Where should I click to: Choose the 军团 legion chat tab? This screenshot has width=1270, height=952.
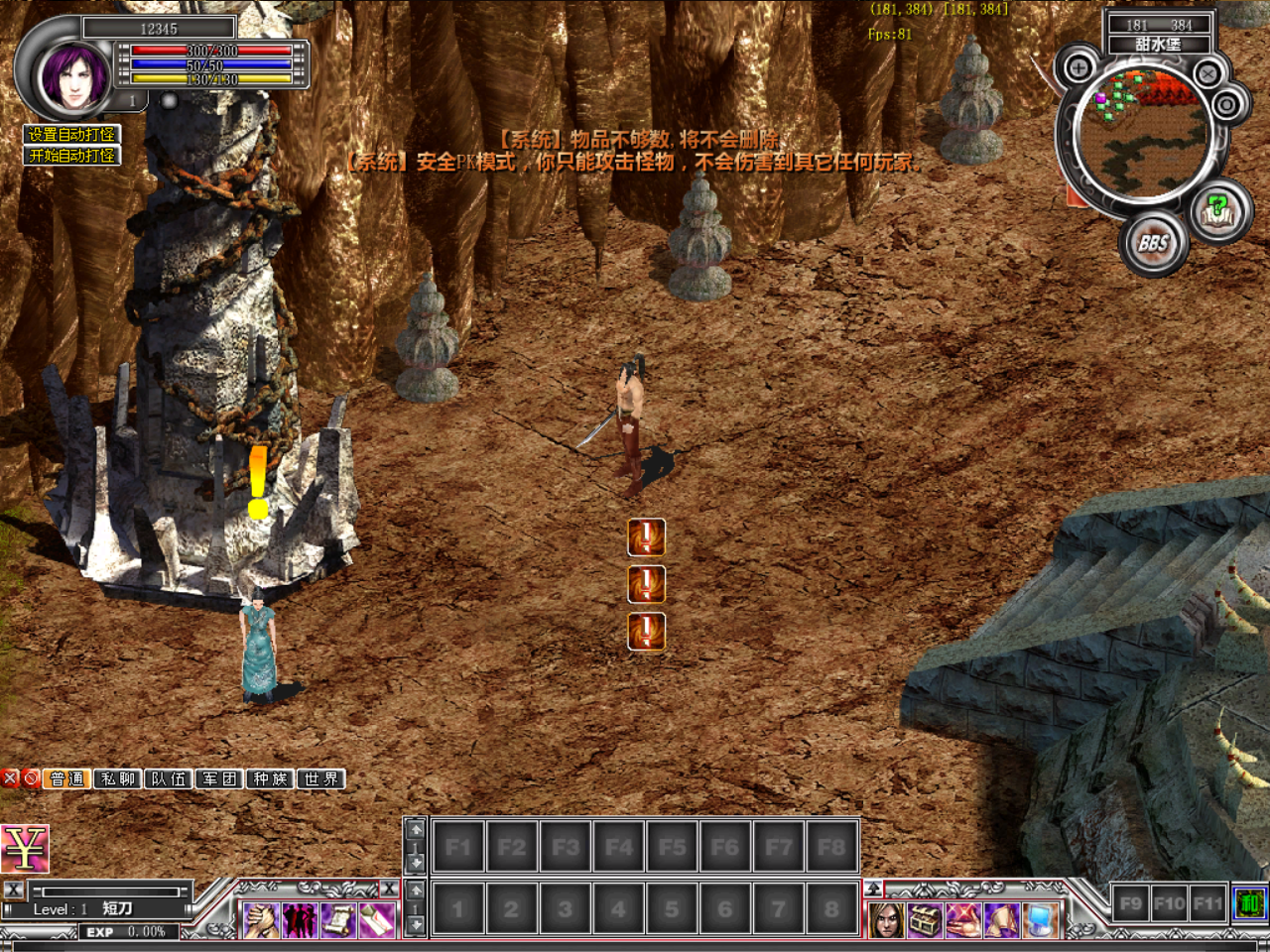pyautogui.click(x=219, y=779)
